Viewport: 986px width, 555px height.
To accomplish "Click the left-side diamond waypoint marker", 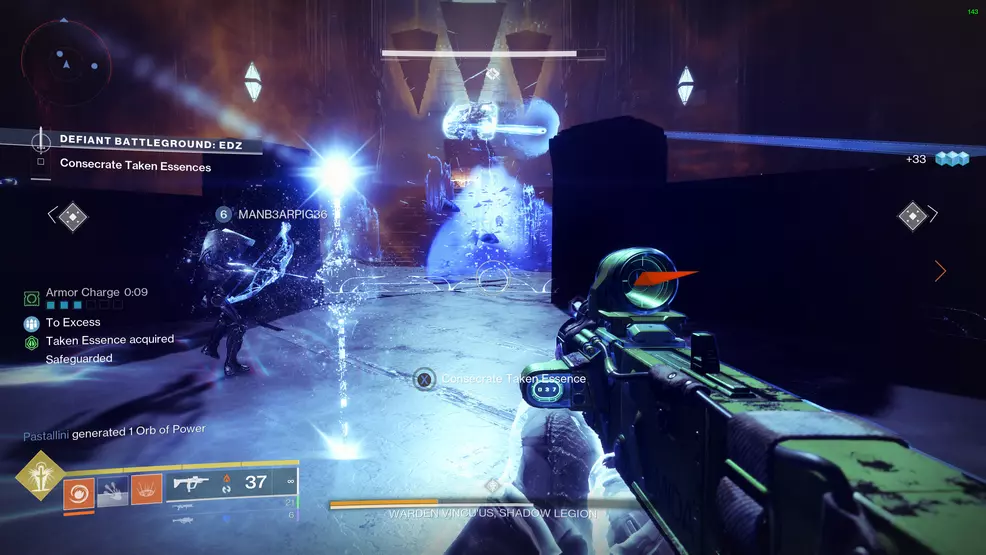I will (x=73, y=215).
